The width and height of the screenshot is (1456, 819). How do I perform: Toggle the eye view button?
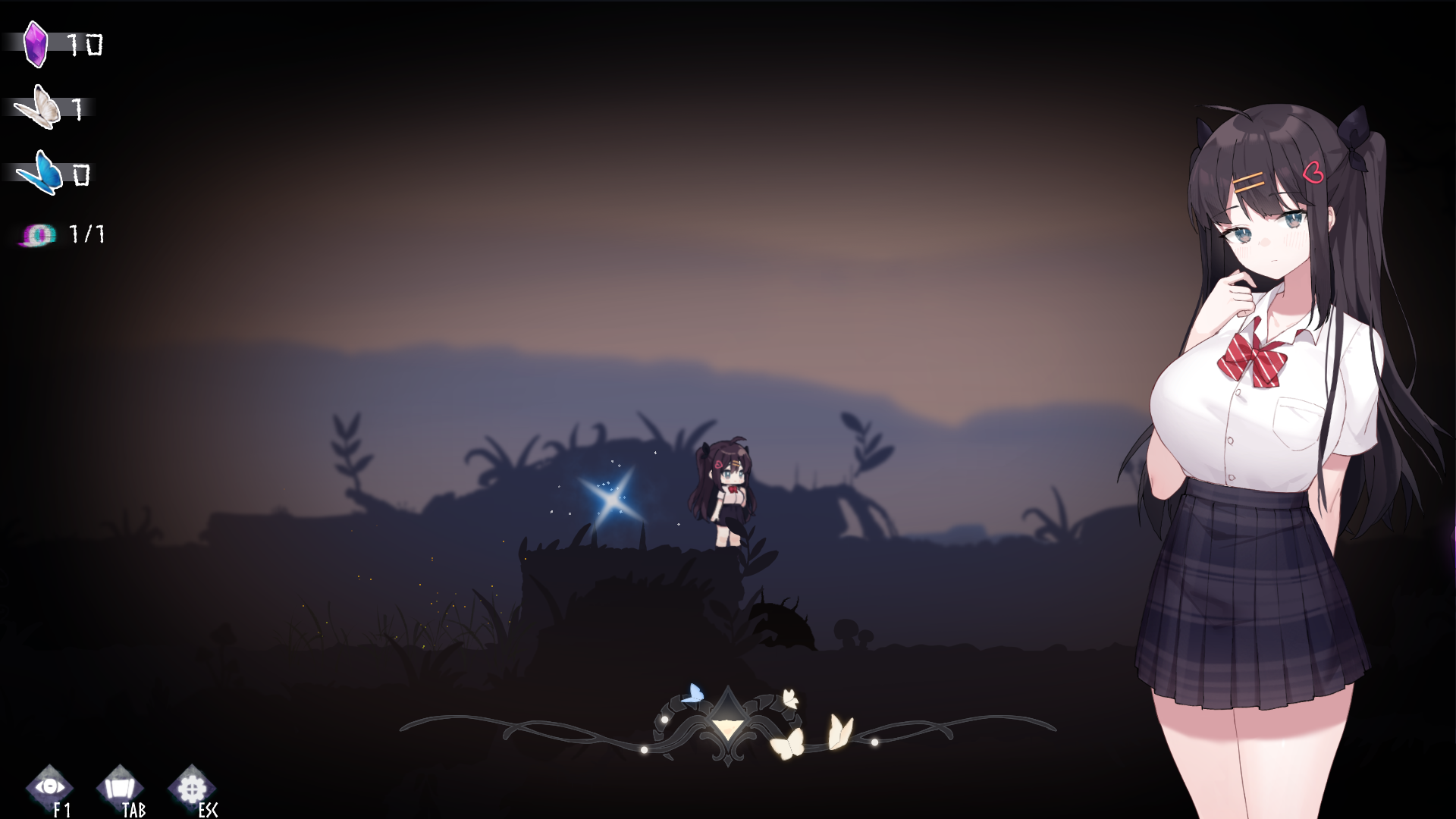point(49,787)
